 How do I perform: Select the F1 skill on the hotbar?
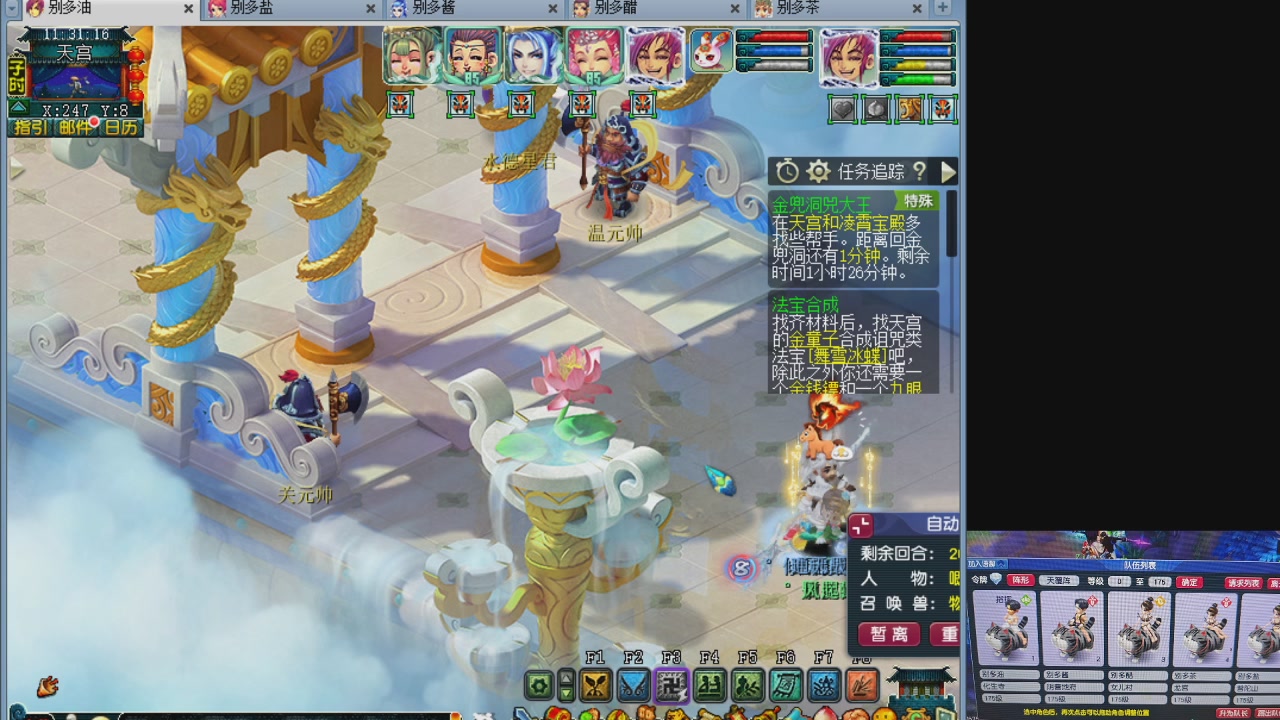(596, 686)
